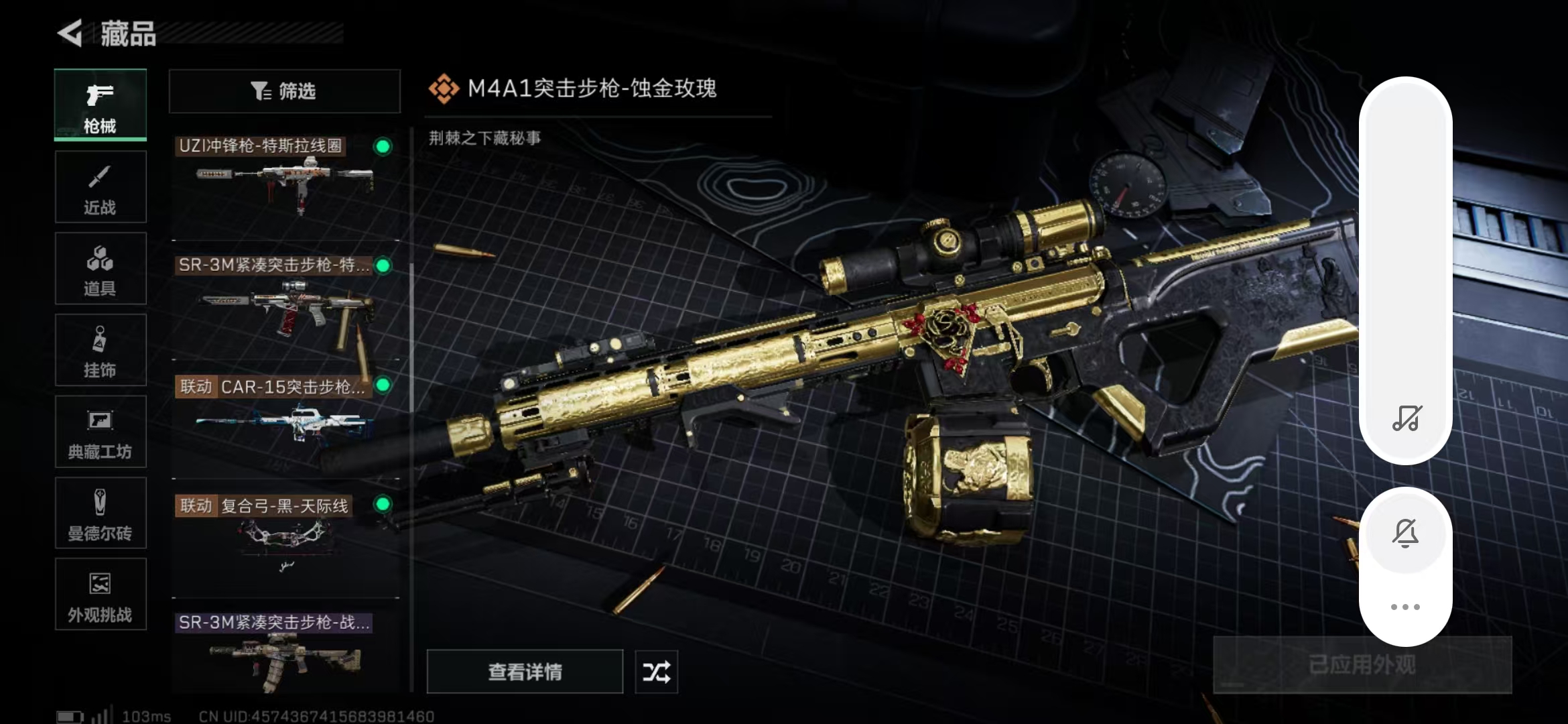Open the 典藏工坊 workshop tab
Screen dimensions: 1568x724
click(101, 432)
